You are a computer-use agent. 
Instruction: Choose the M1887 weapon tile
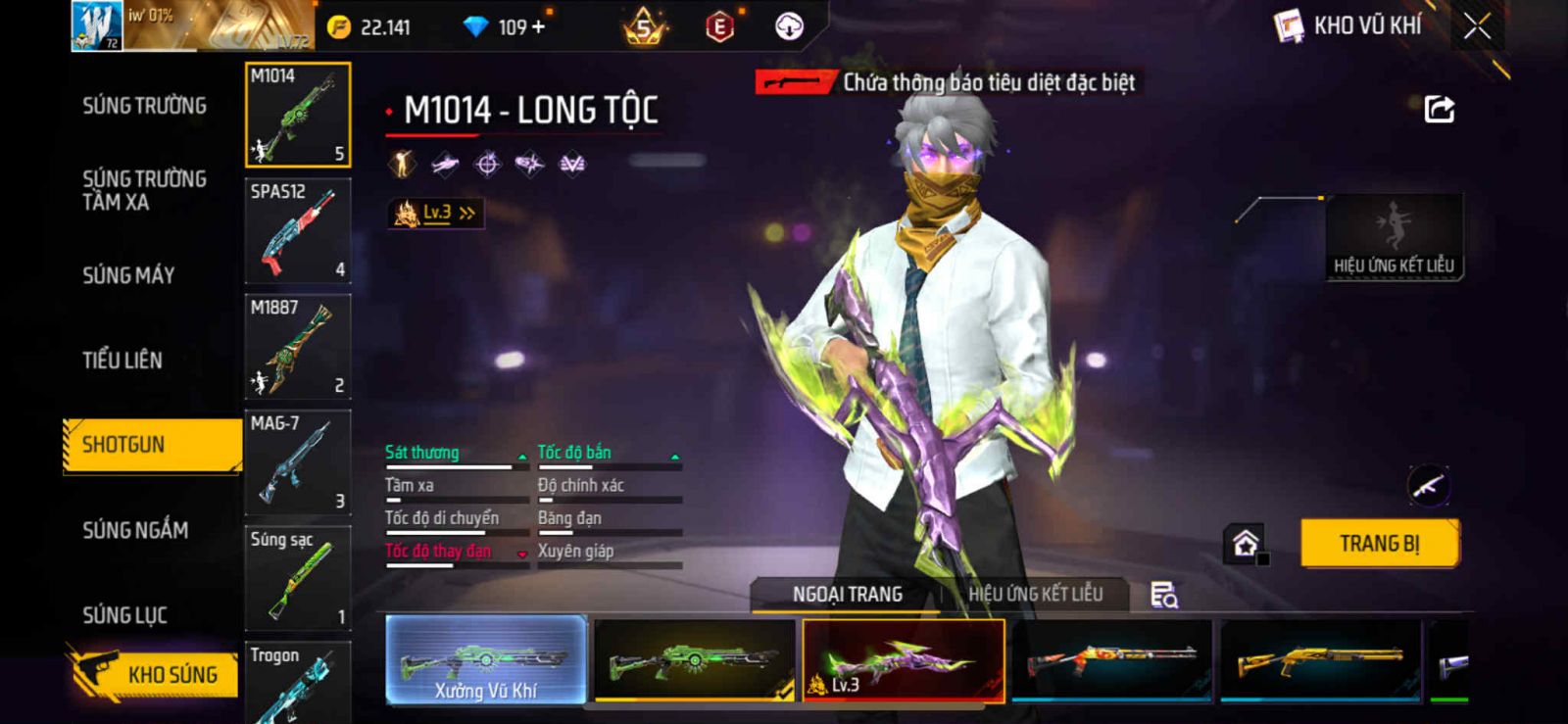297,347
